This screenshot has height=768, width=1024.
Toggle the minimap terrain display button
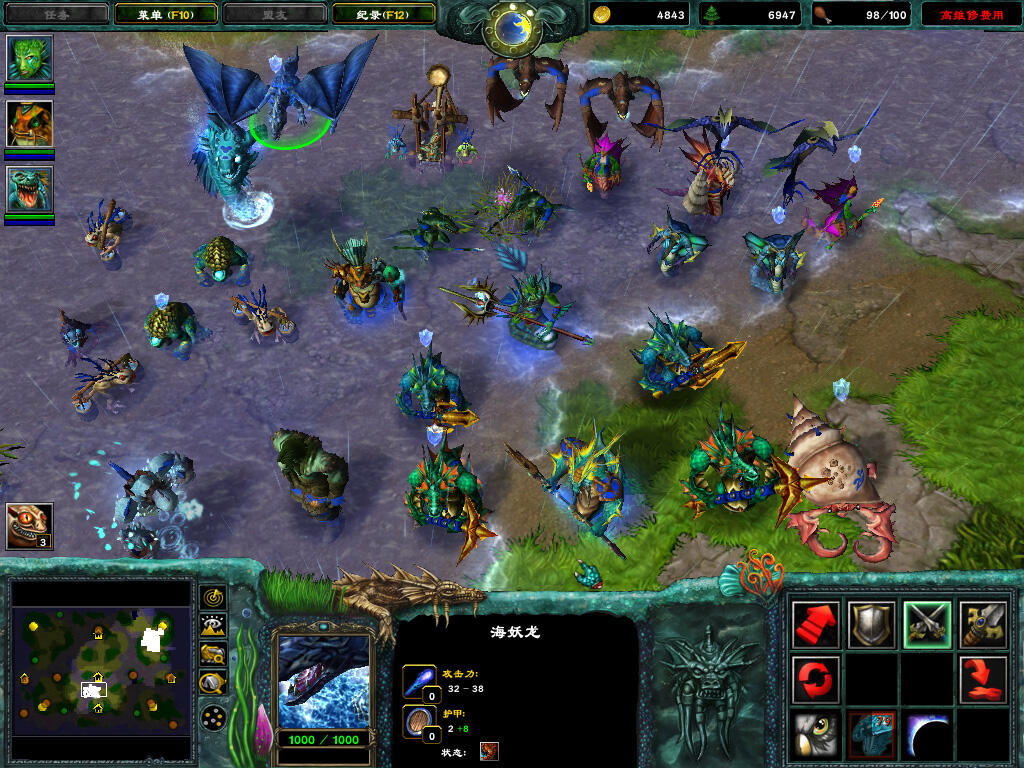(x=212, y=627)
